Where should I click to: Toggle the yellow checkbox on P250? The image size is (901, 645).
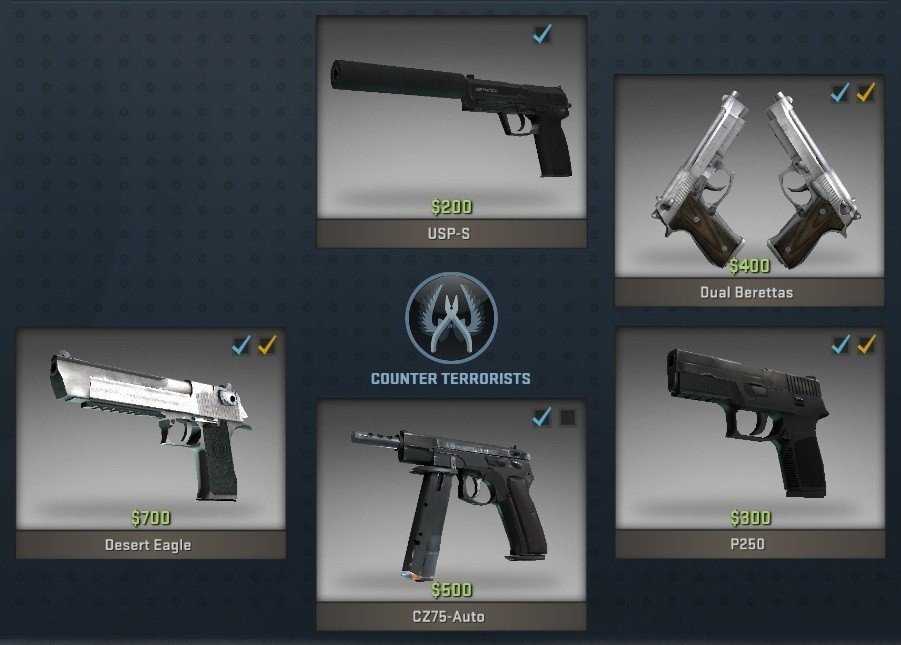point(866,345)
